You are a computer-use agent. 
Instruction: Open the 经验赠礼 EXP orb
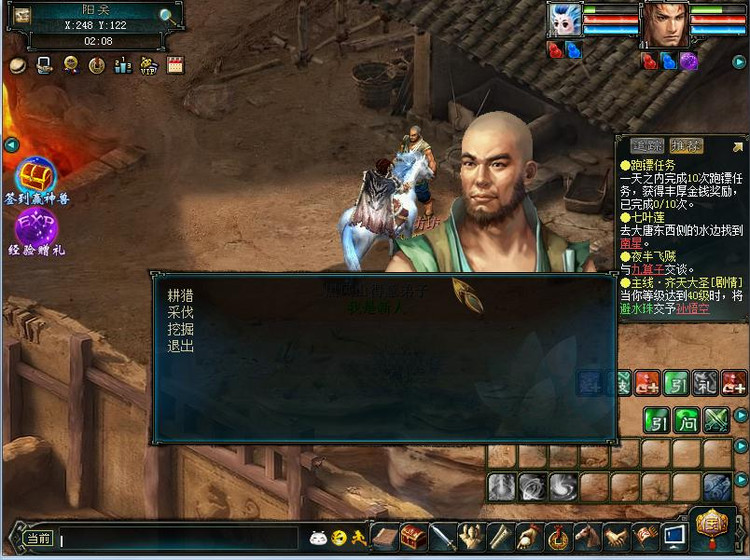[37, 228]
